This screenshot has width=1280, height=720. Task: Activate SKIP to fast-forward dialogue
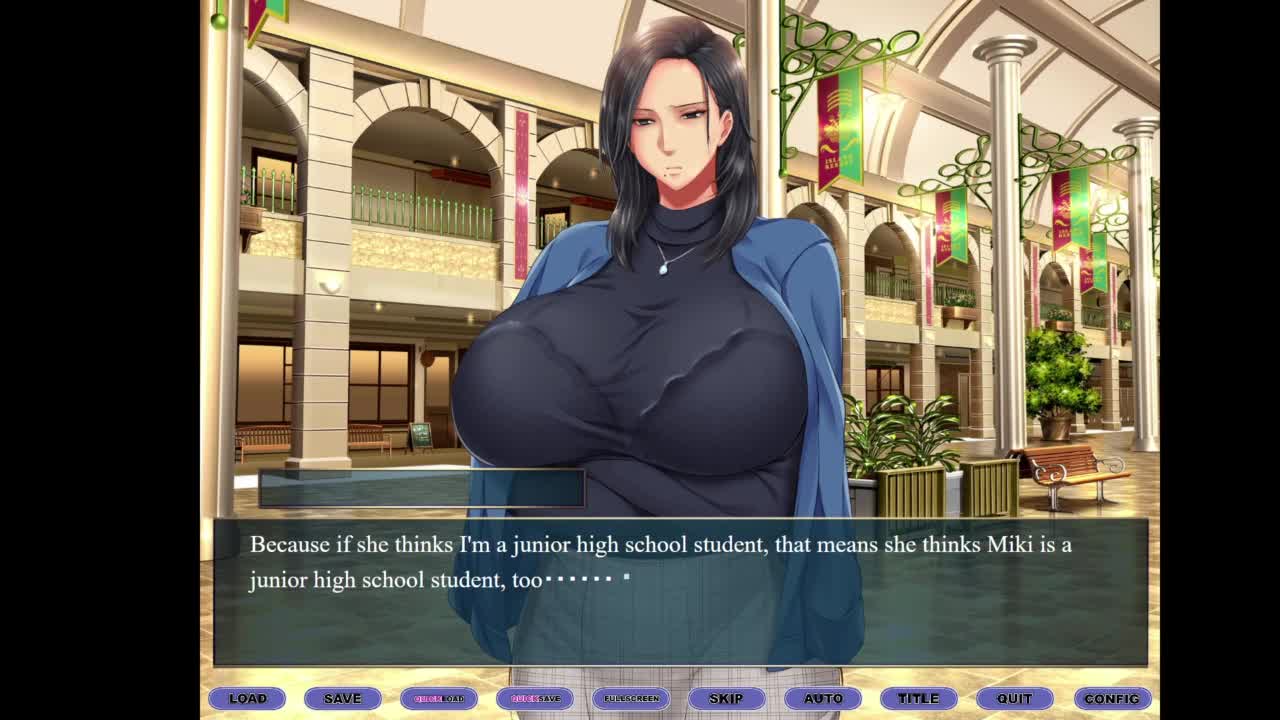(x=726, y=698)
